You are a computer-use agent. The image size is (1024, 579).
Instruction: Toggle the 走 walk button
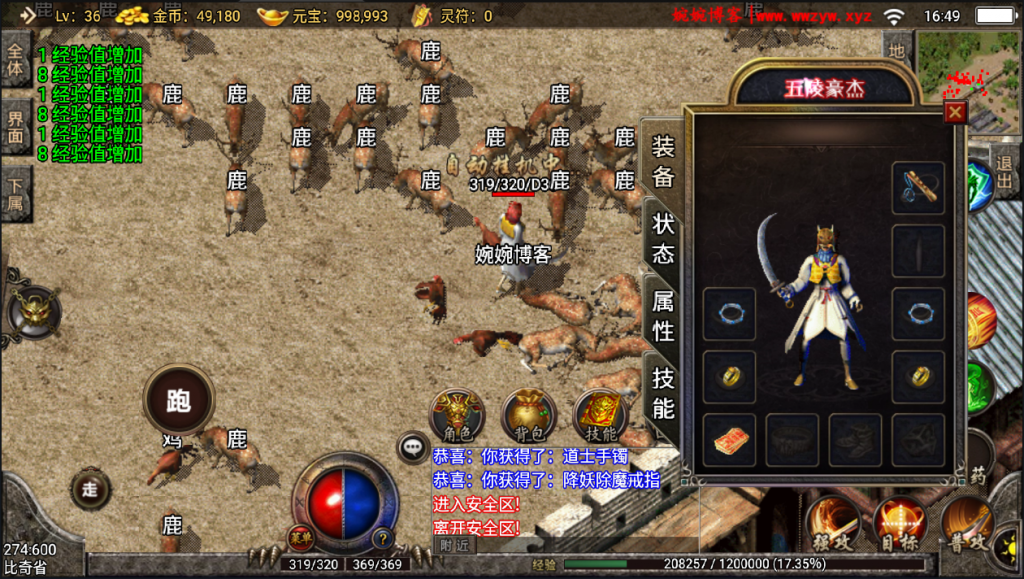[x=90, y=489]
